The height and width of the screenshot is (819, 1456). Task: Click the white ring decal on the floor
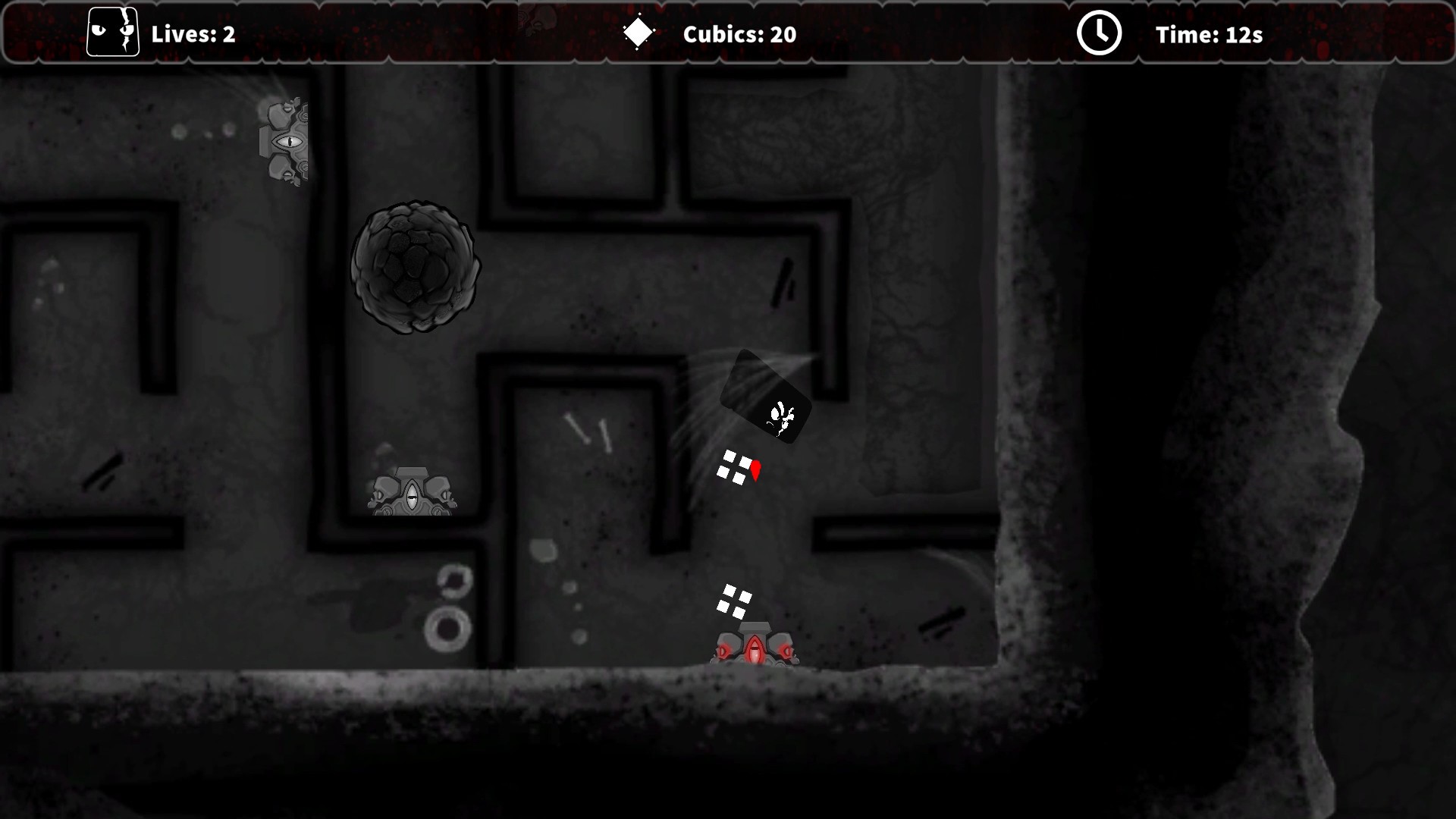coord(447,629)
